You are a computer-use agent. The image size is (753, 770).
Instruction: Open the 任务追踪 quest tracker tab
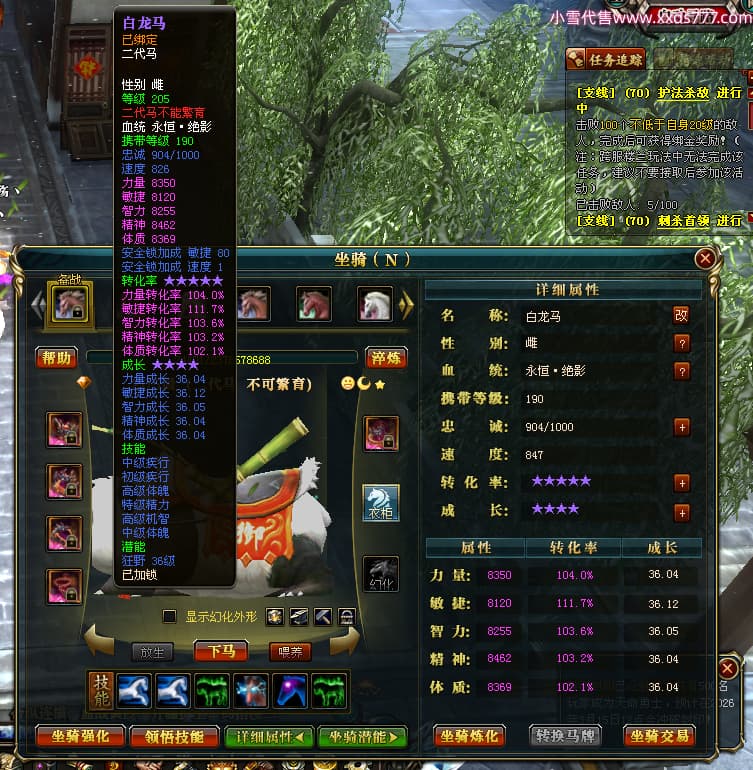pos(604,59)
